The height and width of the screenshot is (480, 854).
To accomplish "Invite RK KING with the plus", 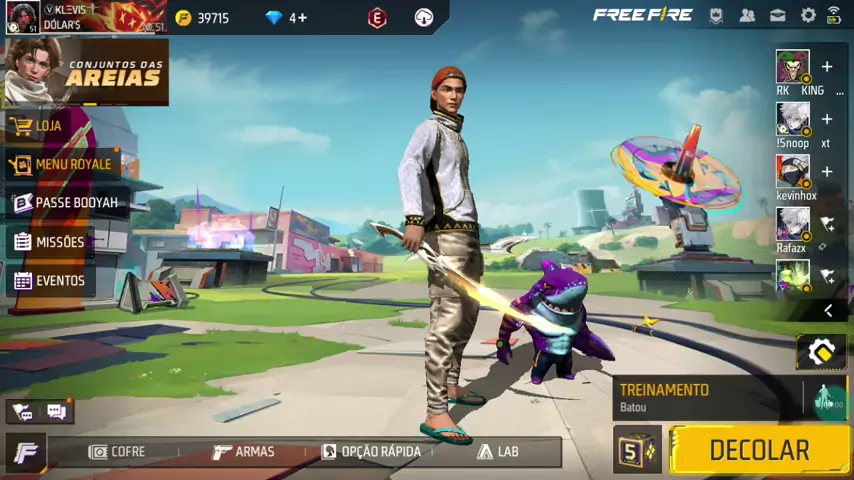I will [x=827, y=67].
